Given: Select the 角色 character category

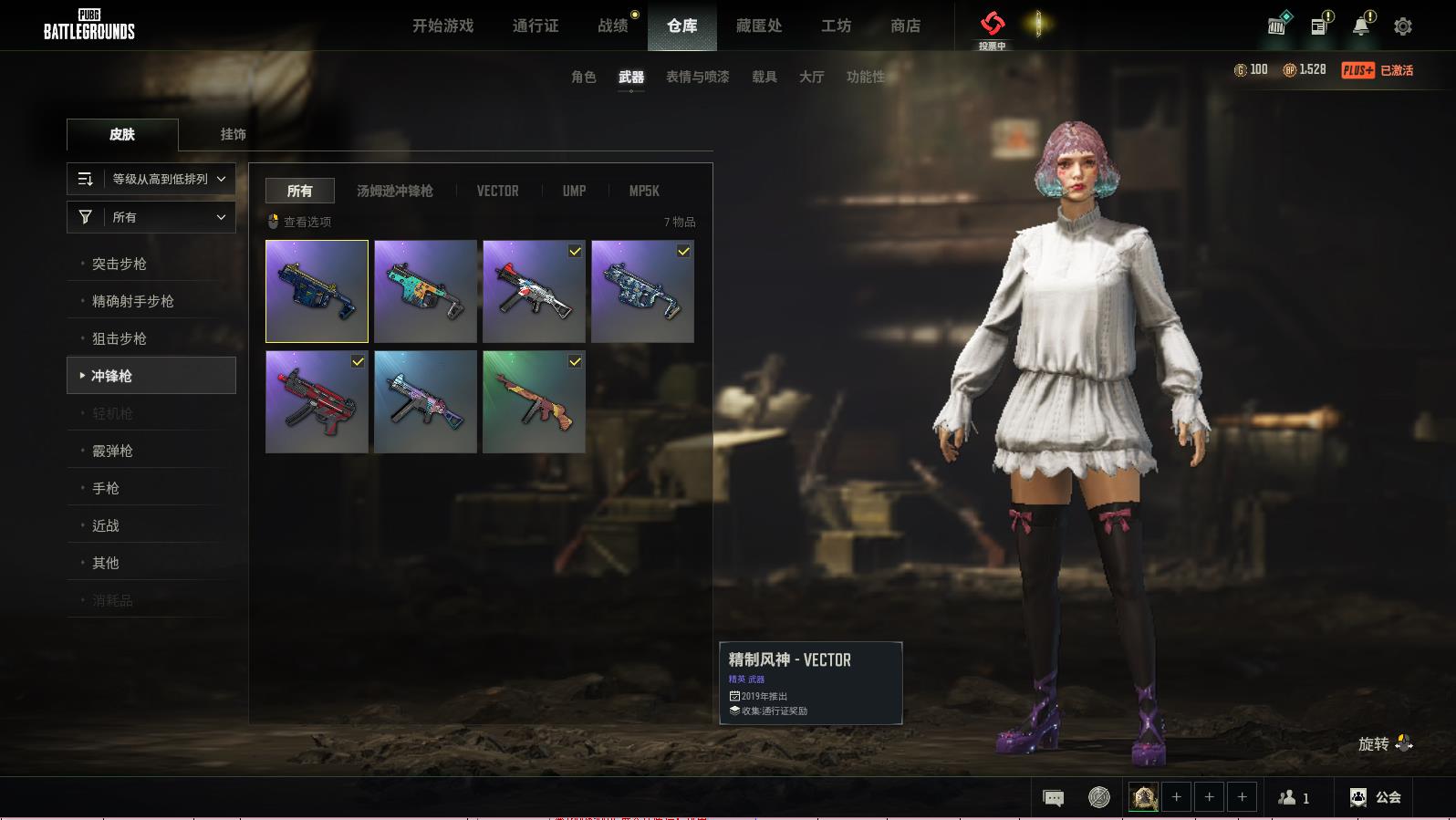Looking at the screenshot, I should [x=584, y=77].
